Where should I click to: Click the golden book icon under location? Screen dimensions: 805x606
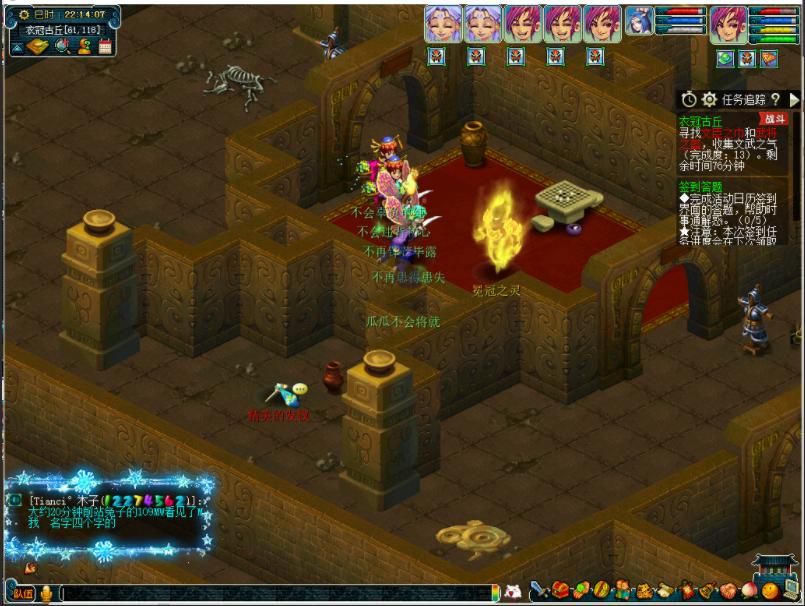pos(35,46)
